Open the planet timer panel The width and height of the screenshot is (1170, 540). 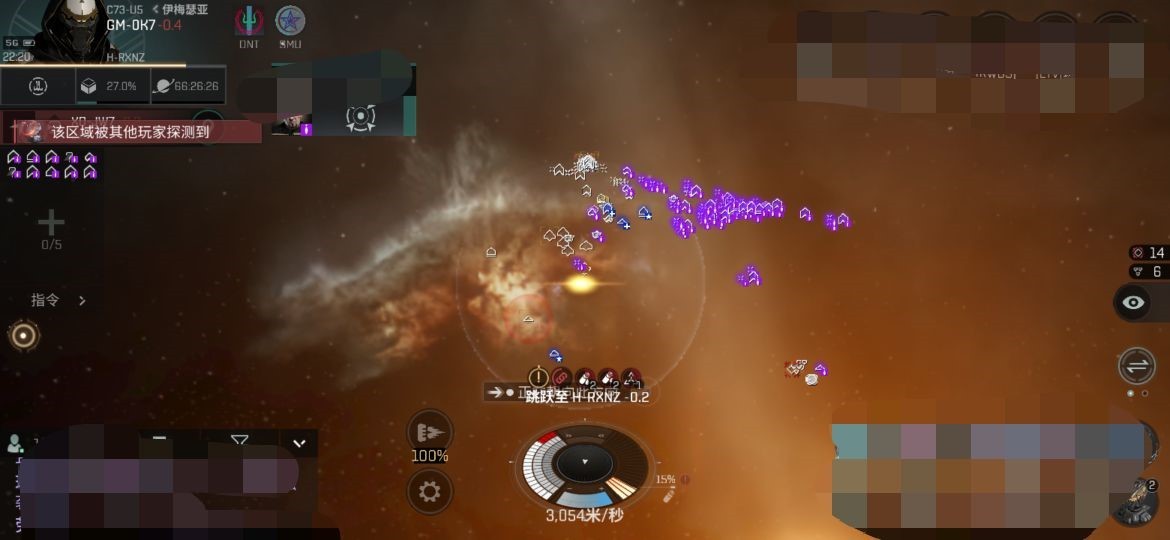pyautogui.click(x=187, y=87)
